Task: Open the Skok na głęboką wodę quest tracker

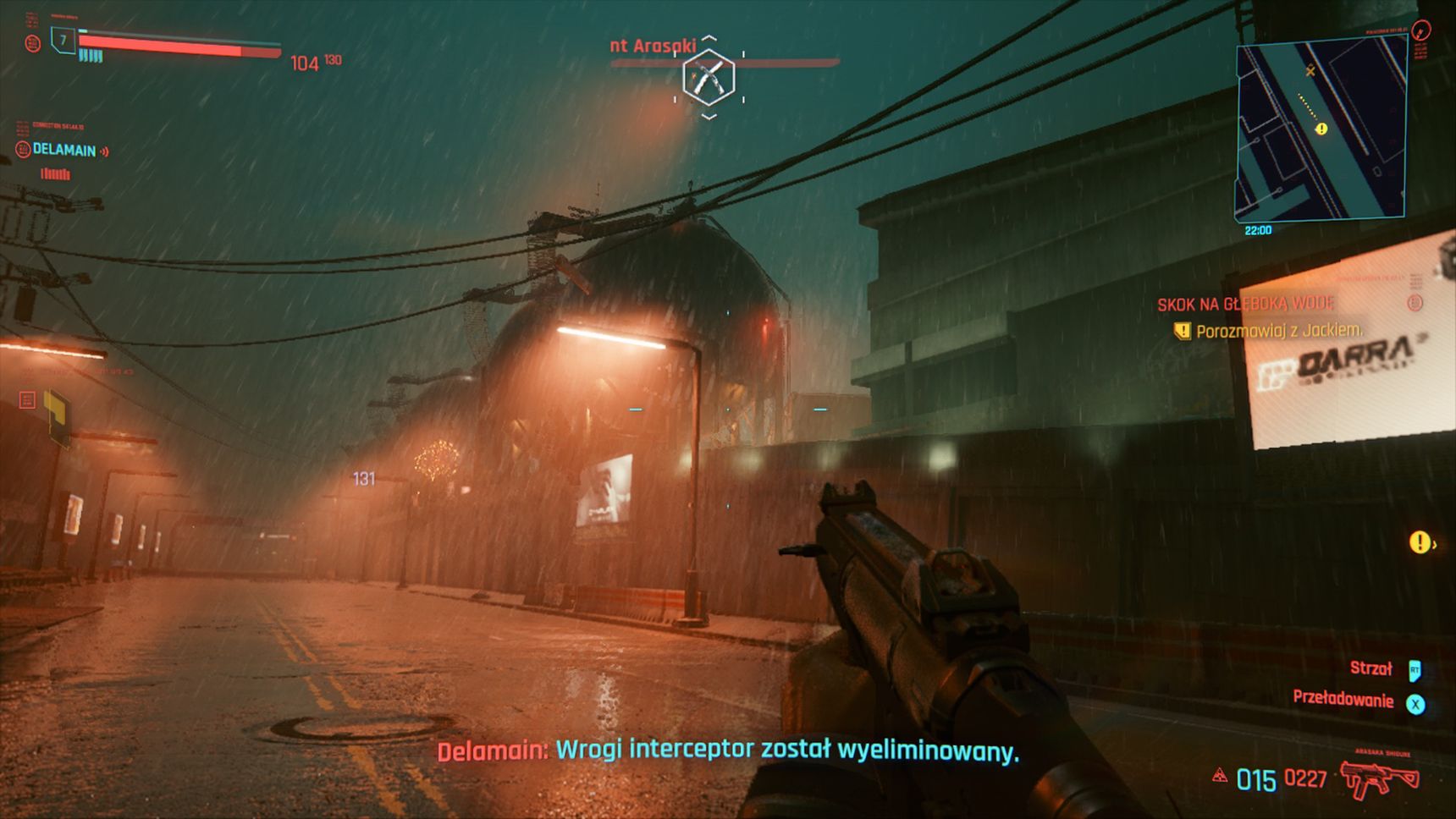Action: (x=1246, y=304)
